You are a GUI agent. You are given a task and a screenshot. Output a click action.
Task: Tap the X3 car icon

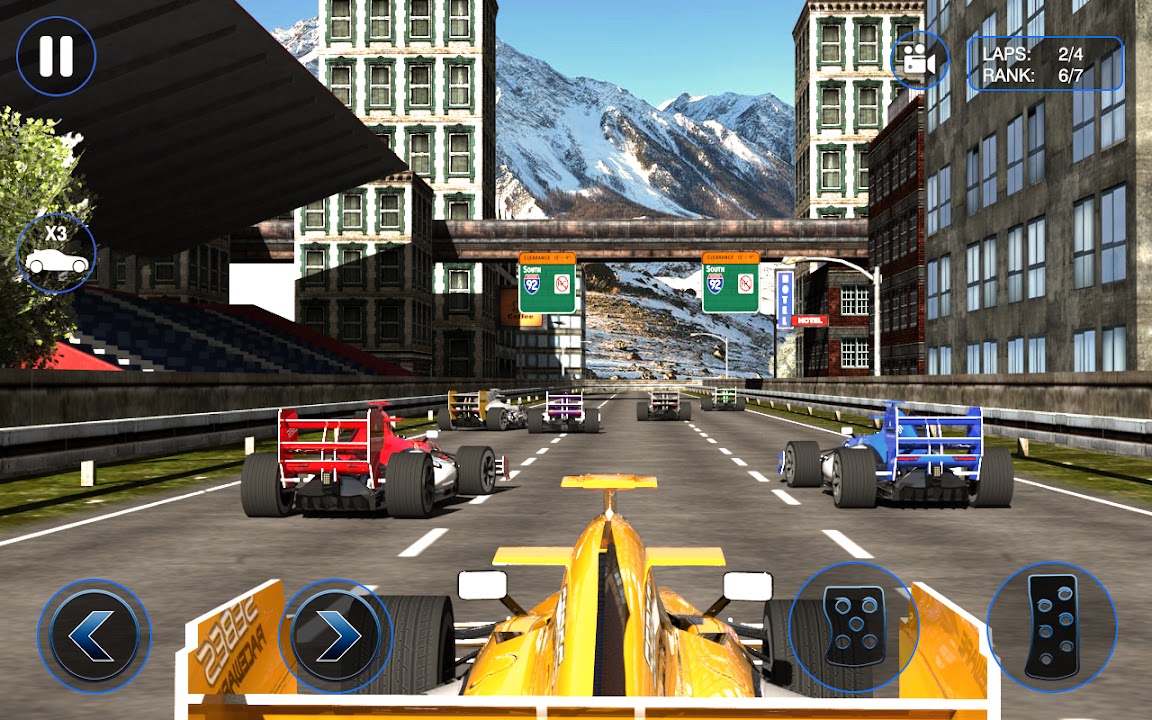56,253
